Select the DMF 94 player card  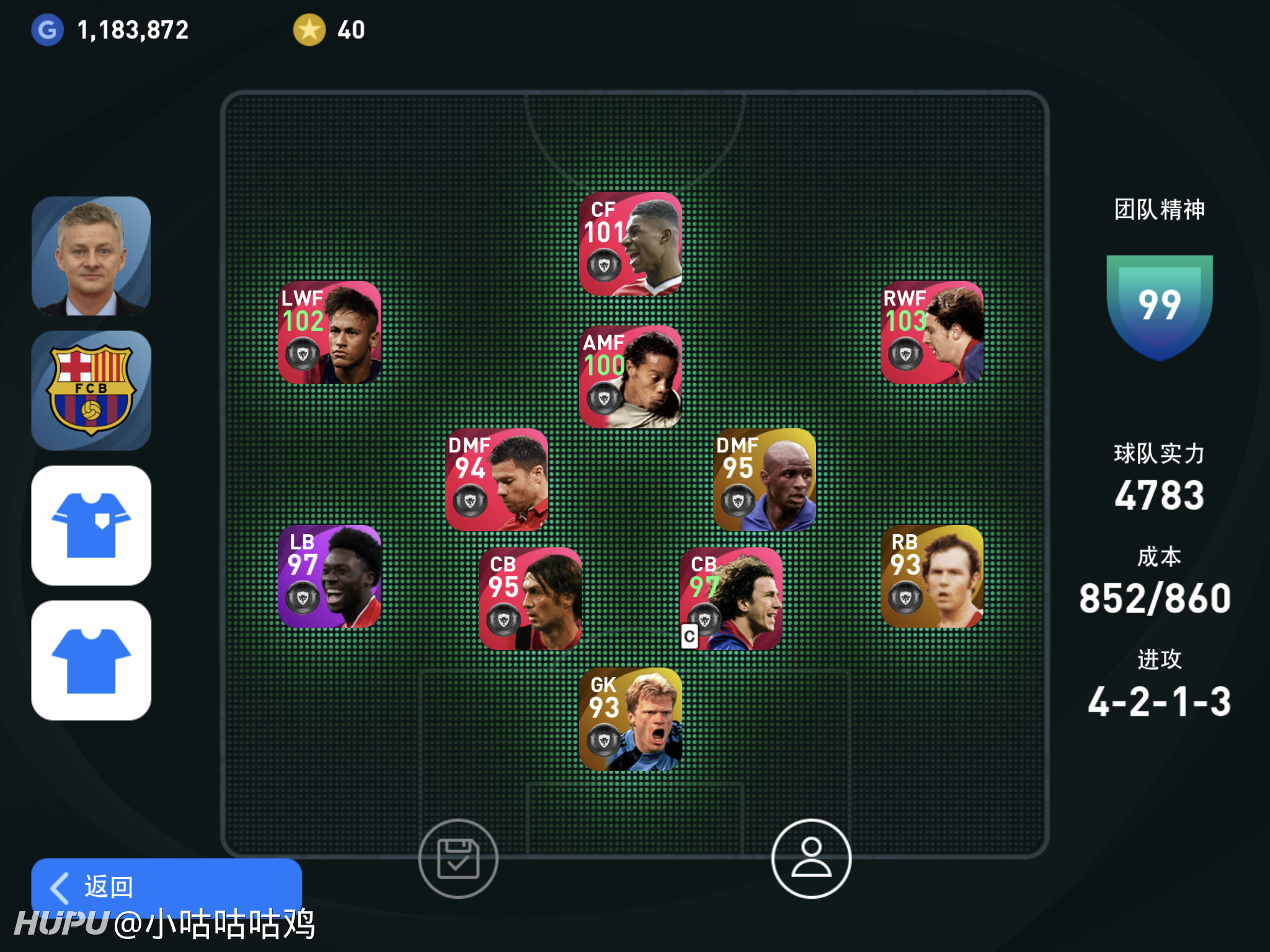pyautogui.click(x=497, y=480)
